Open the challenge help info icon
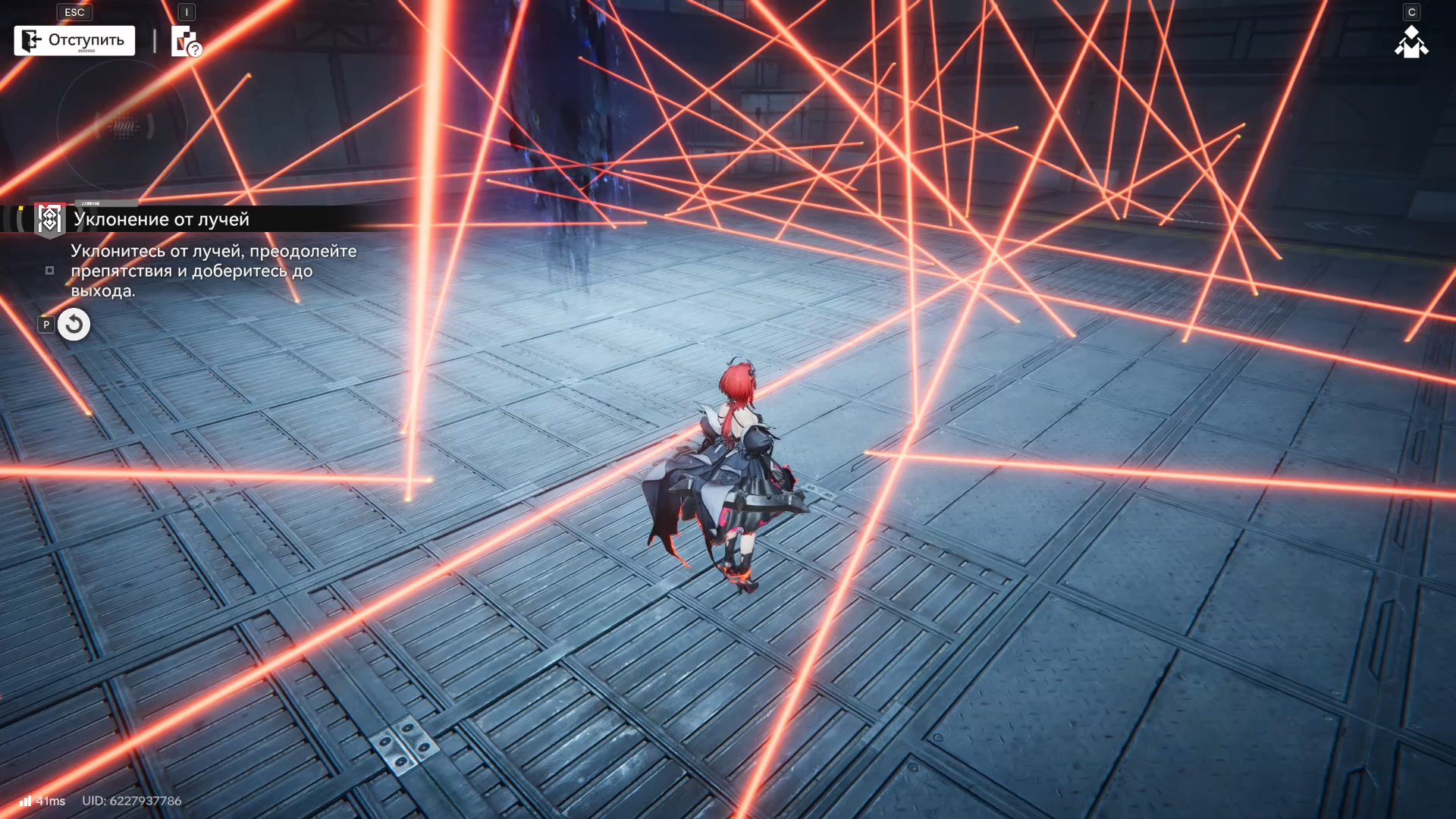The image size is (1456, 819). click(185, 42)
